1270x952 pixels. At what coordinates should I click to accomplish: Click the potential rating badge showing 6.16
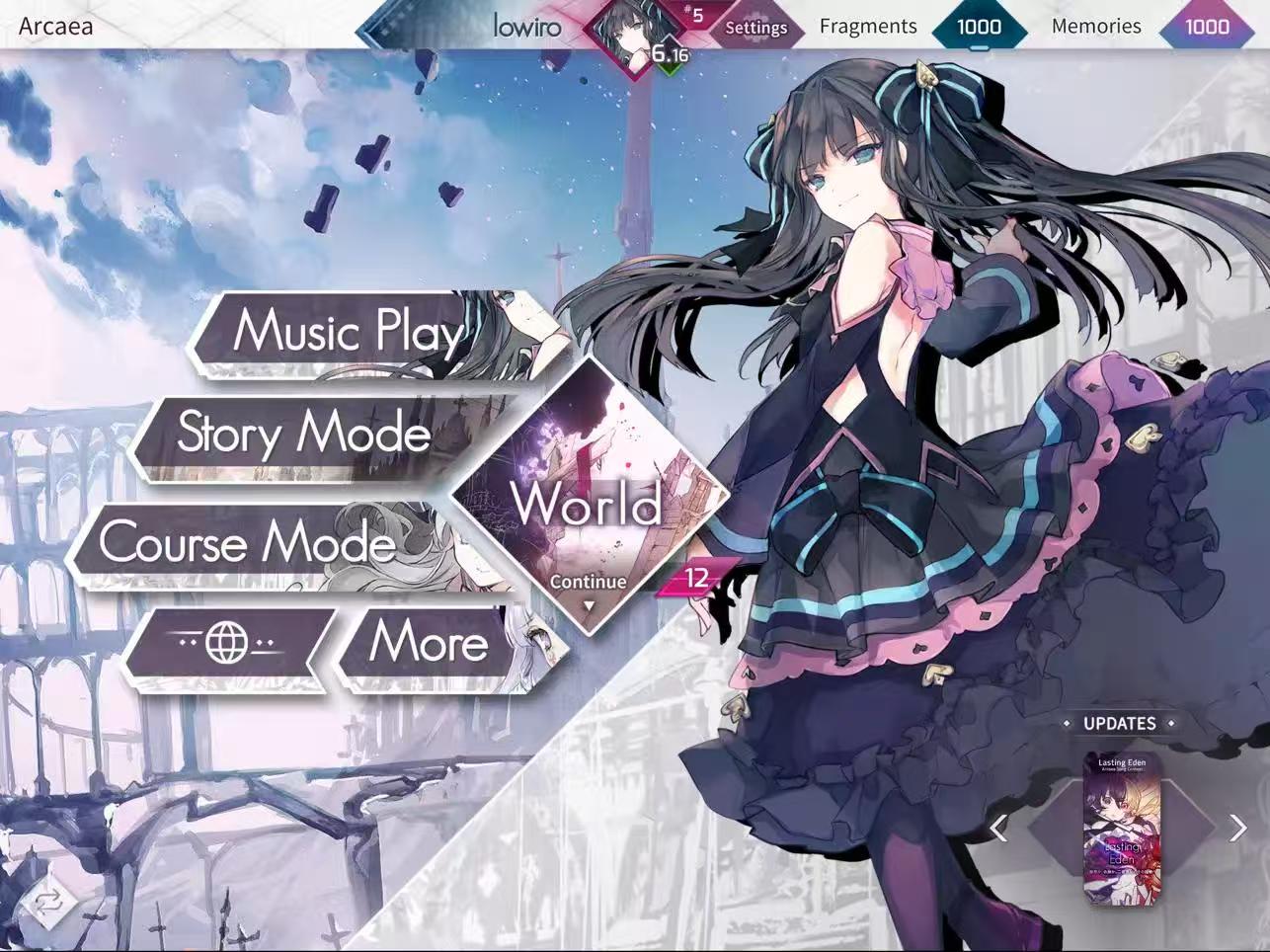670,53
